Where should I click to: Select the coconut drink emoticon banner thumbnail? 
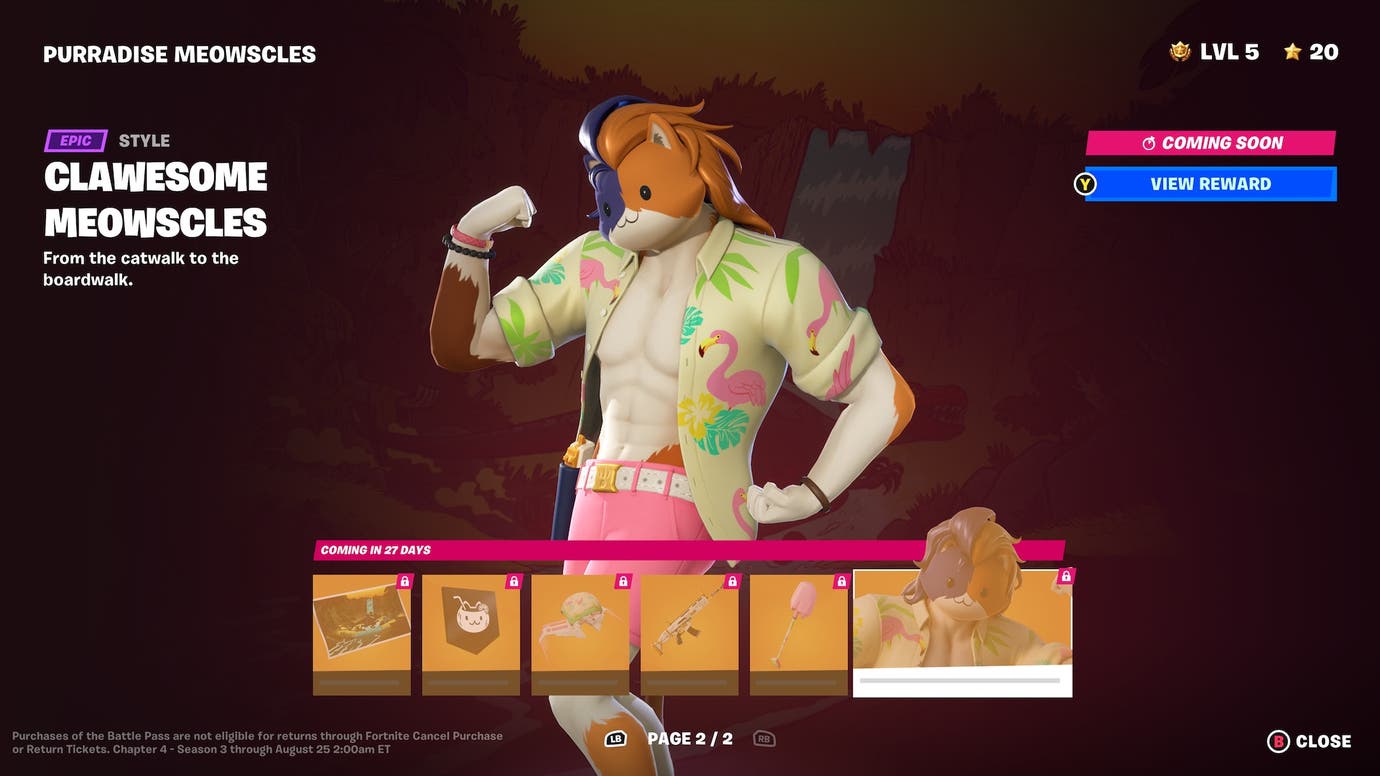pyautogui.click(x=471, y=630)
